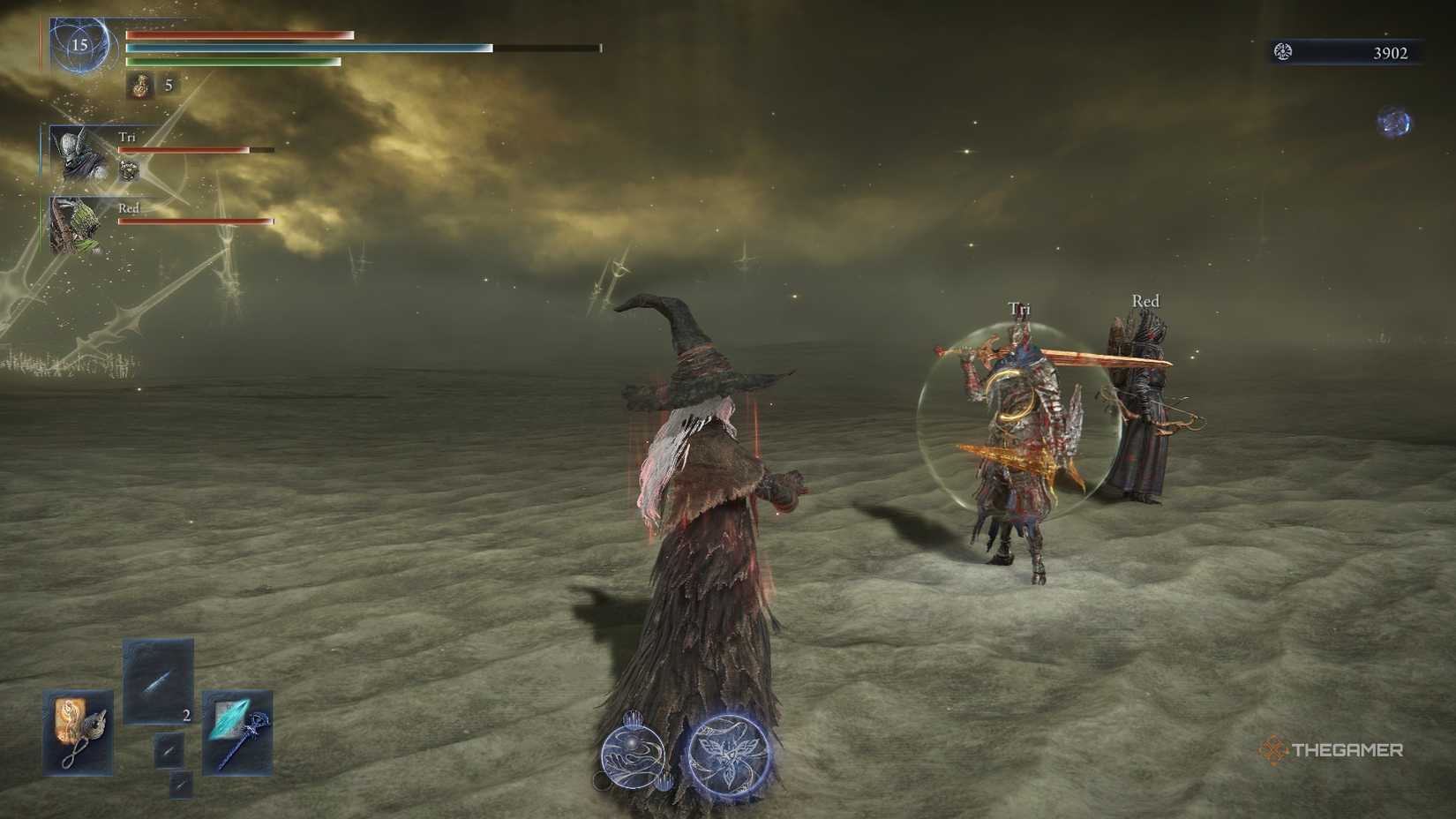Click the Red nameplate above the archer
The width and height of the screenshot is (1456, 819).
[x=1145, y=300]
